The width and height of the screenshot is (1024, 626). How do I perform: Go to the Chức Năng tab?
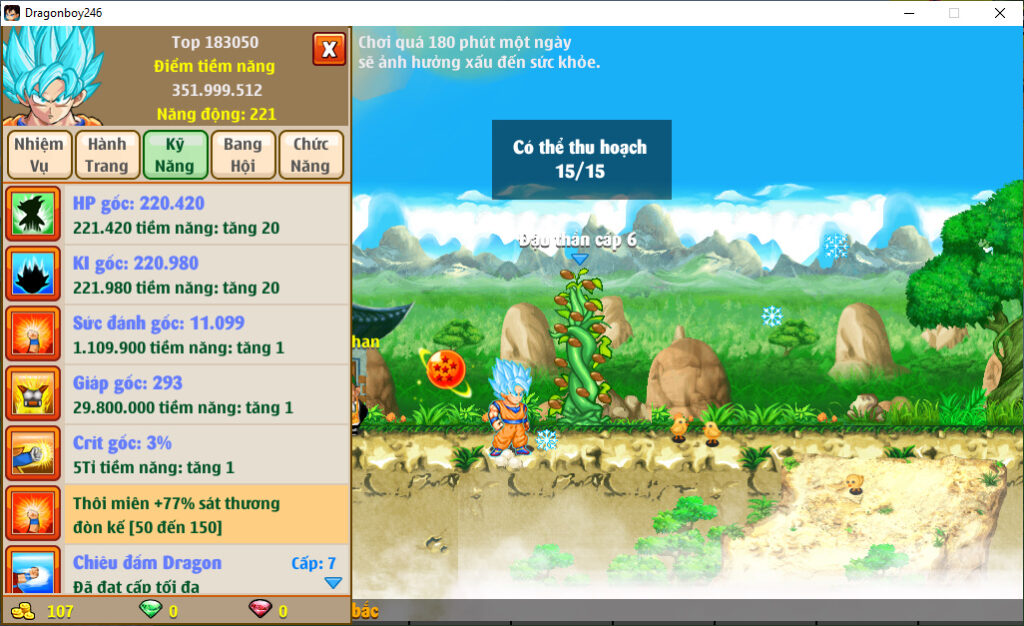point(311,155)
